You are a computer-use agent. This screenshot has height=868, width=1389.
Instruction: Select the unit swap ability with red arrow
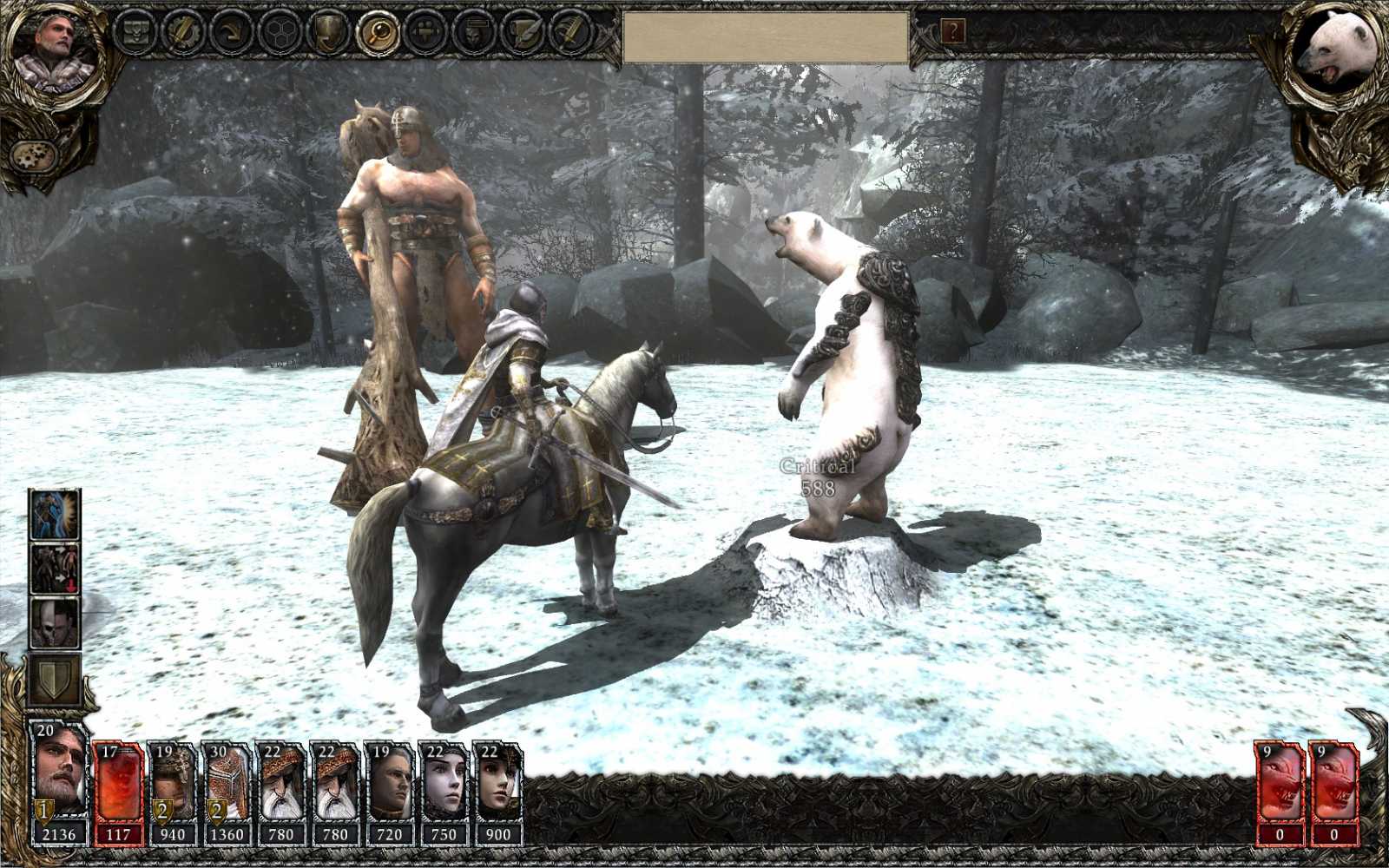click(55, 566)
